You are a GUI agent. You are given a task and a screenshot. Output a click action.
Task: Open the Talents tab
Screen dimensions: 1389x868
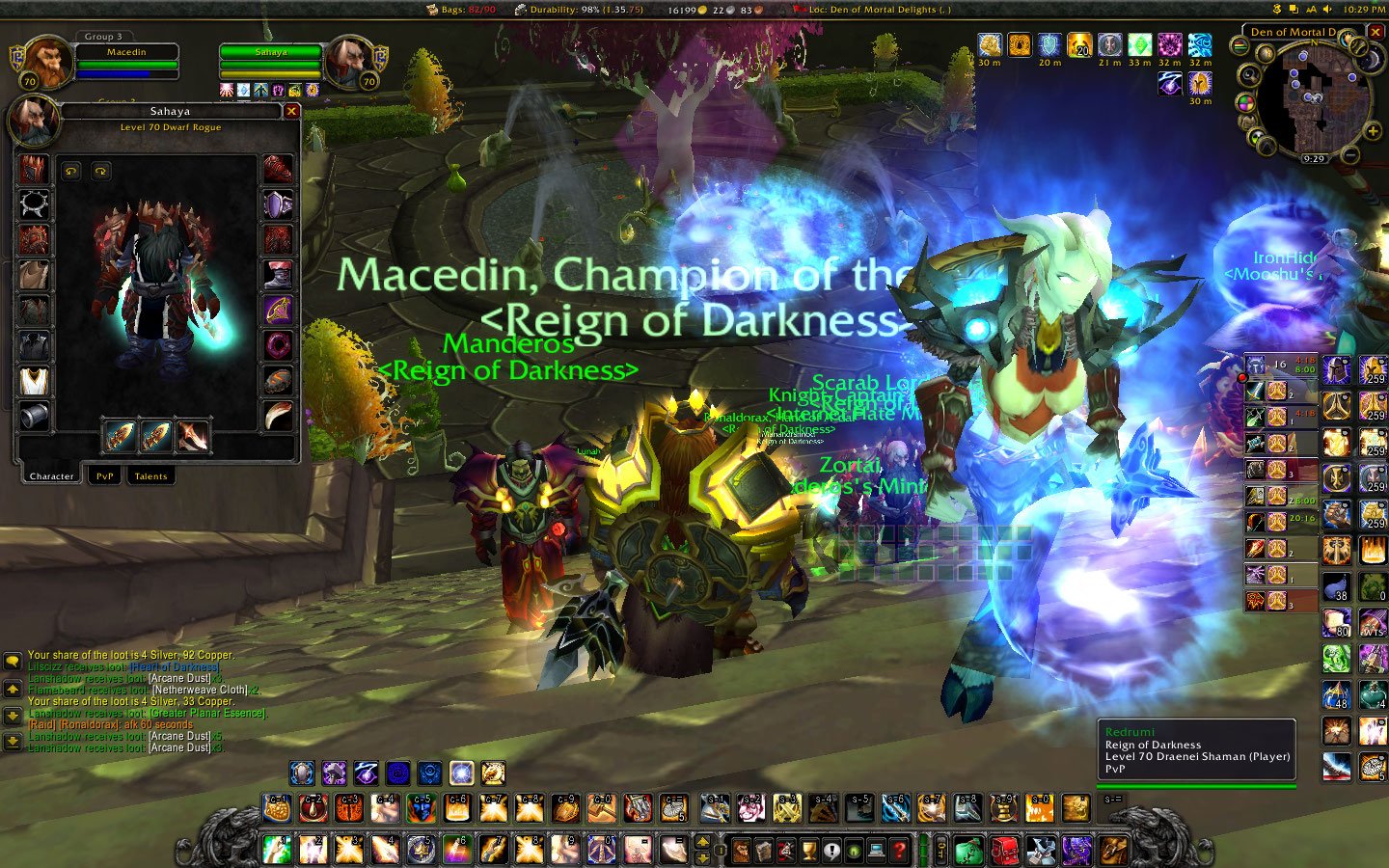pyautogui.click(x=150, y=475)
